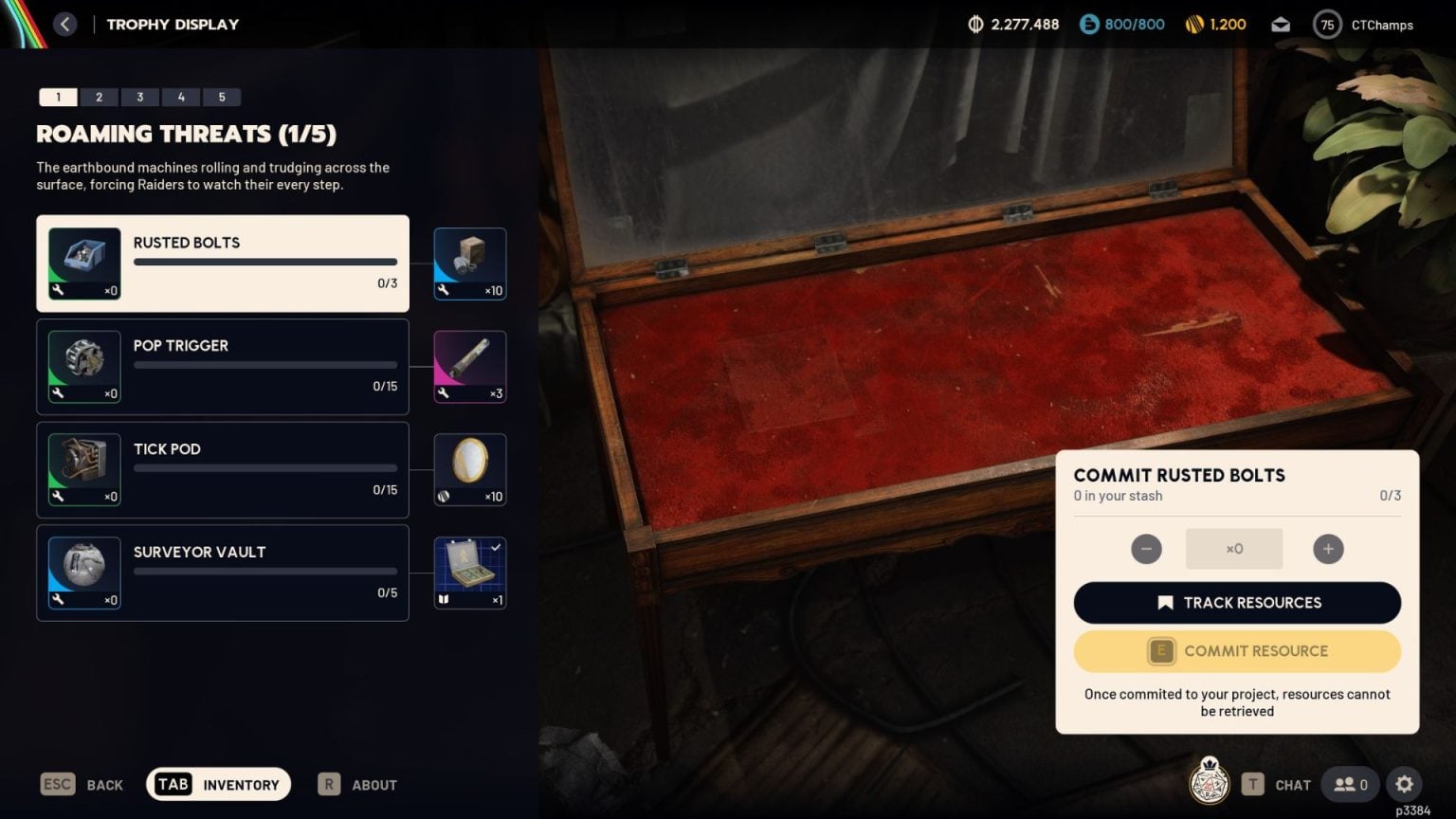The image size is (1456, 819).
Task: Select the Tick Pod trophy icon
Action: [x=83, y=469]
